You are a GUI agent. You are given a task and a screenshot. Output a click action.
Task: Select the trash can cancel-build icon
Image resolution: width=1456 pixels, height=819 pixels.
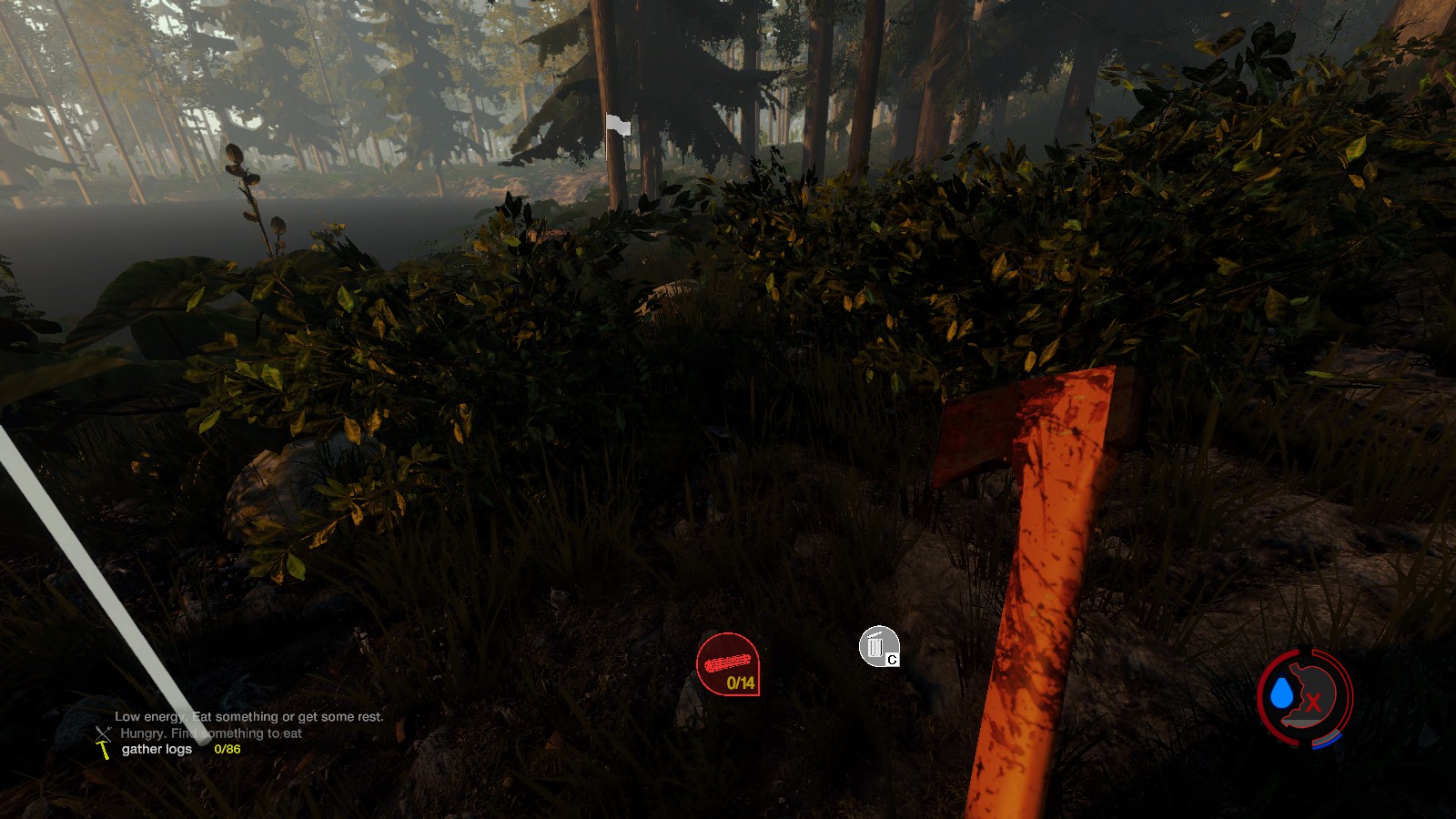point(876,646)
